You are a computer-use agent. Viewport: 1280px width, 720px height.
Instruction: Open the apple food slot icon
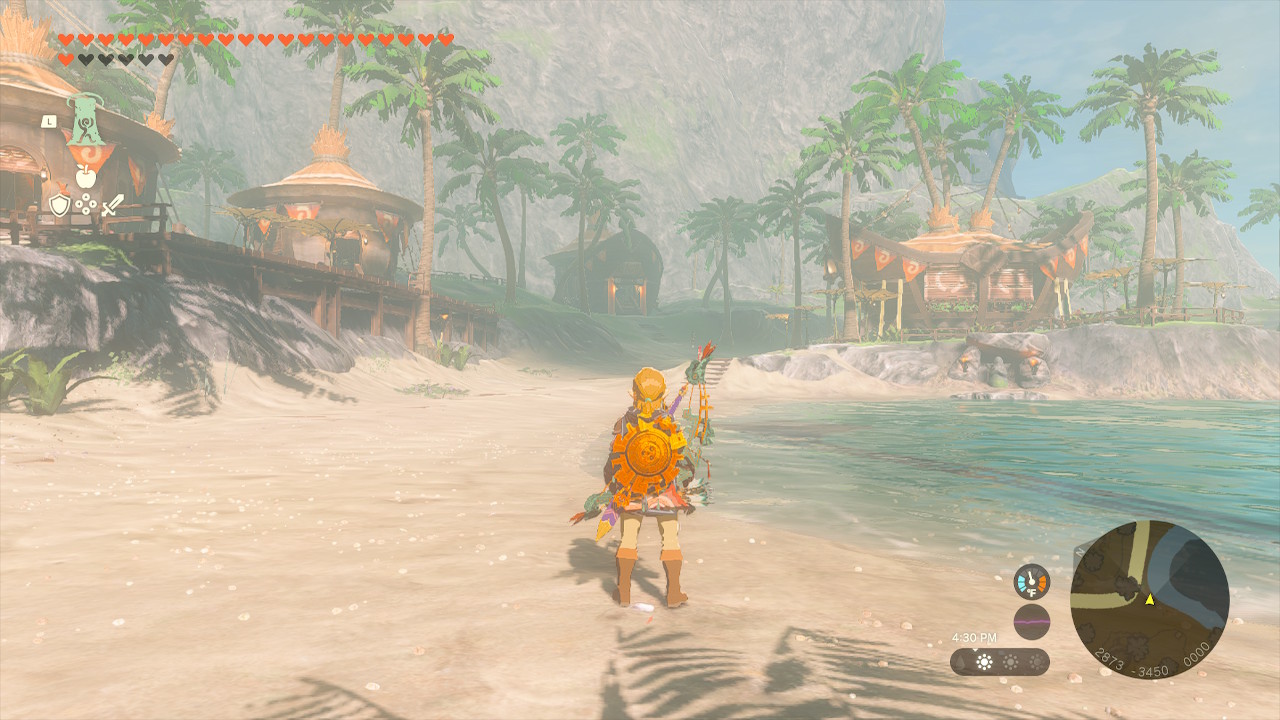85,177
